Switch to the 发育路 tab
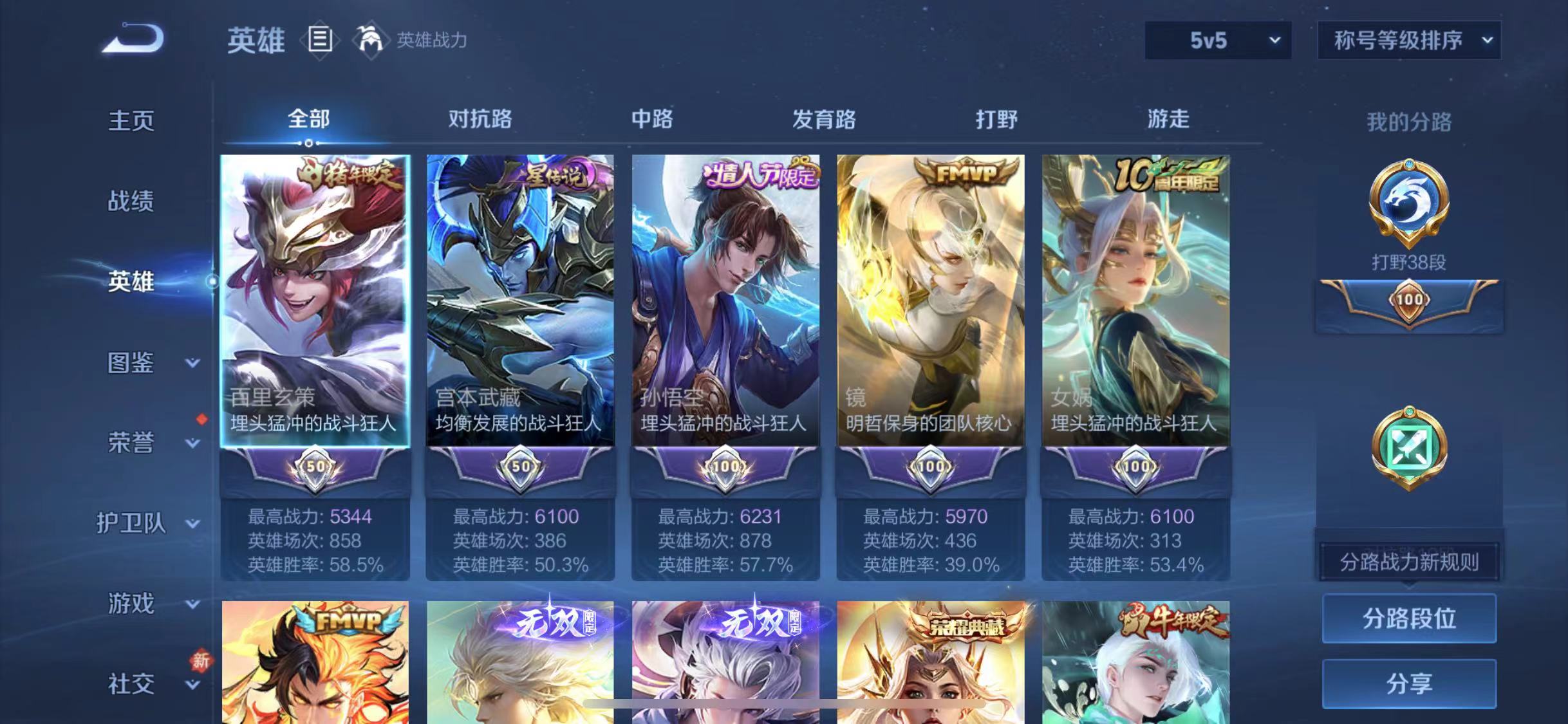This screenshot has height=724, width=1568. pyautogui.click(x=825, y=119)
